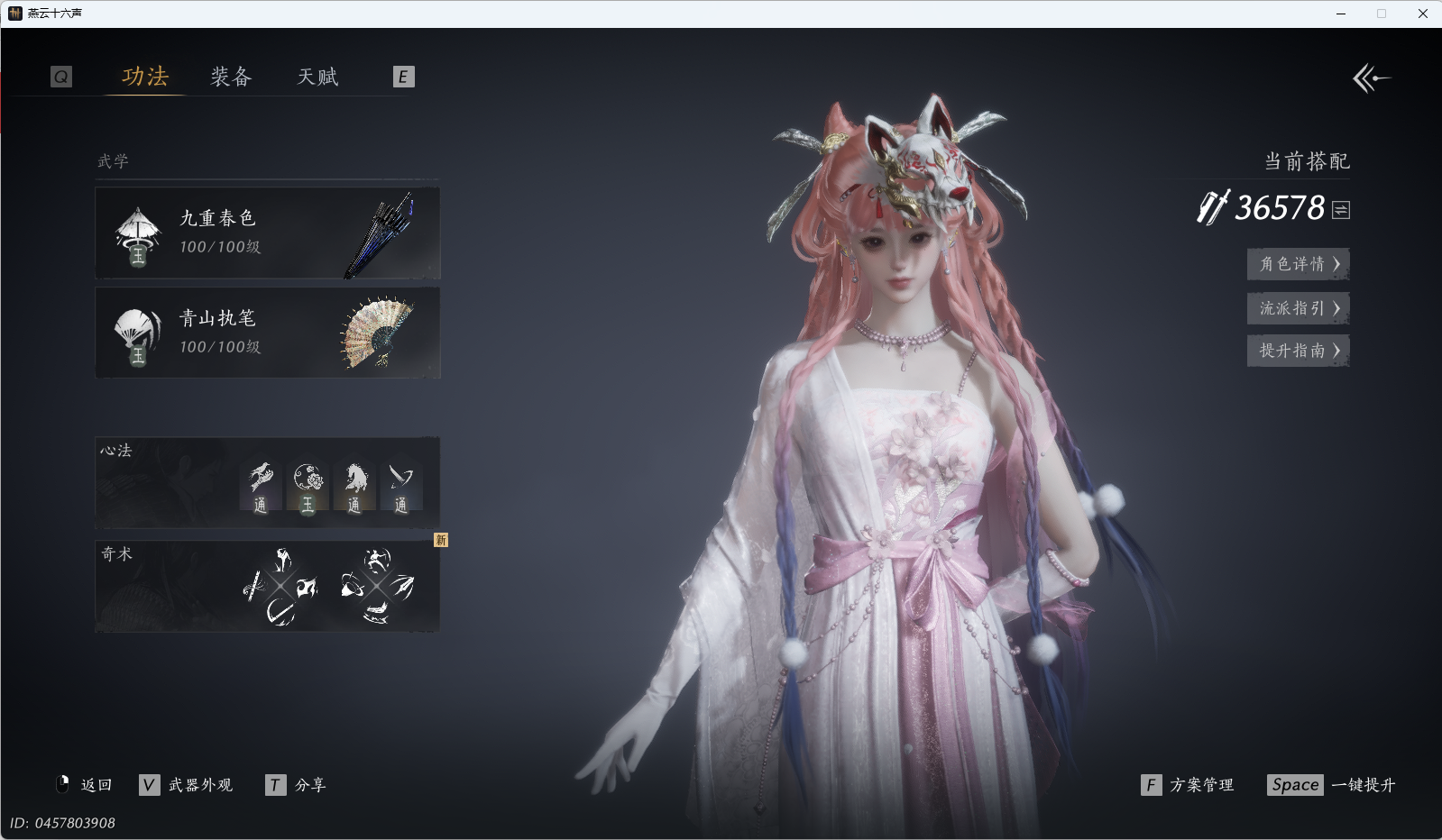This screenshot has height=840, width=1442.
Task: Switch to the 功法 tab
Action: [x=145, y=77]
